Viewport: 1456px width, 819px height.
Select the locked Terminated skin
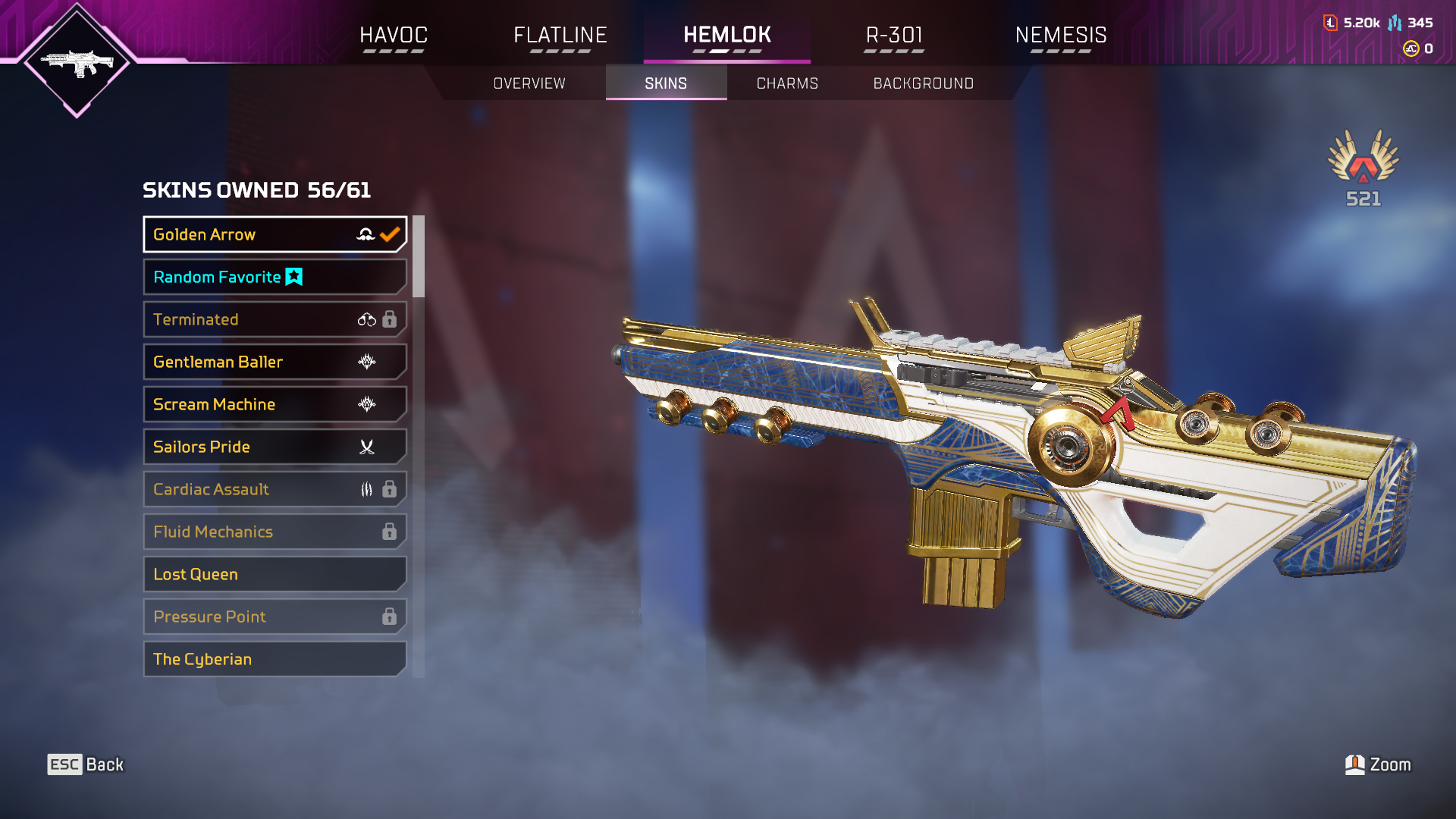[x=275, y=319]
